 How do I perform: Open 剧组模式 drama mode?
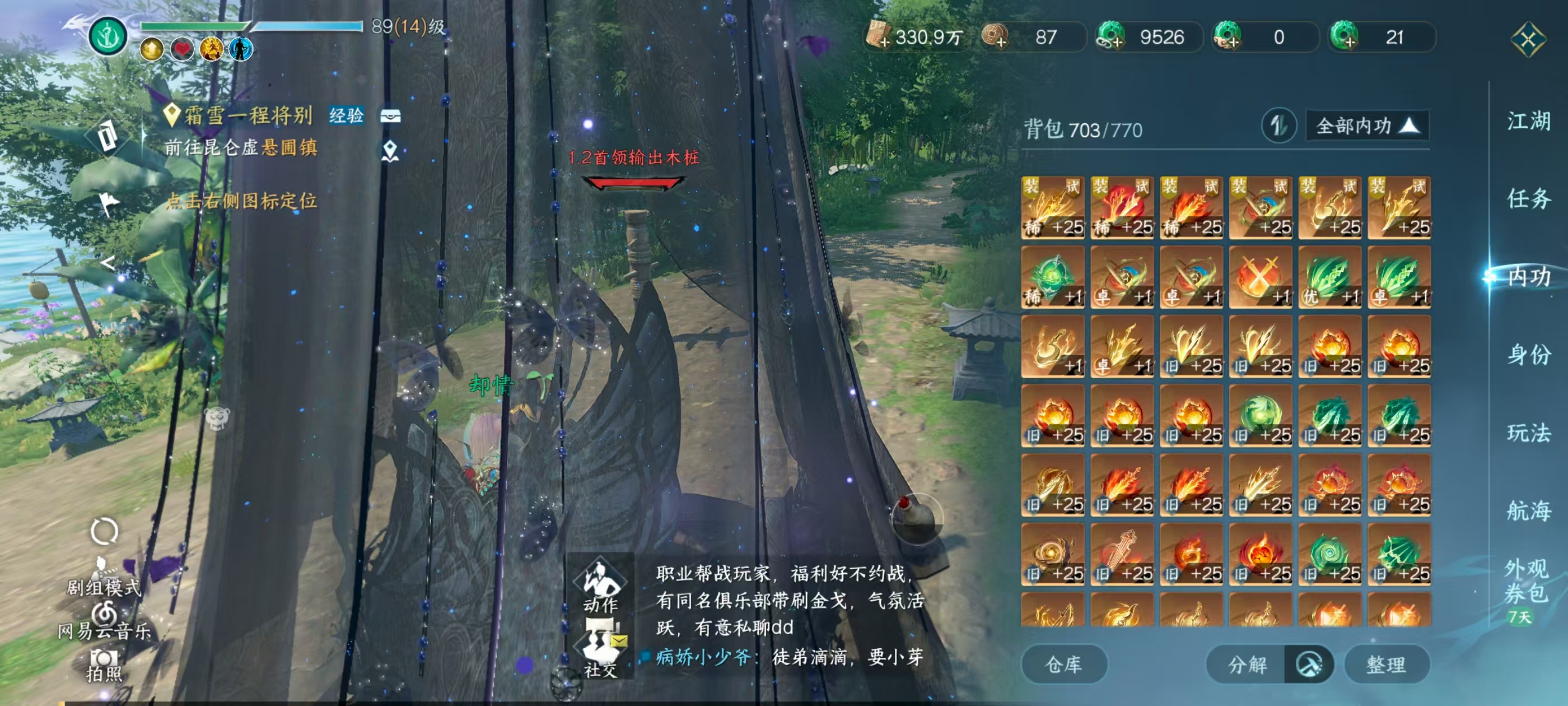pyautogui.click(x=104, y=569)
